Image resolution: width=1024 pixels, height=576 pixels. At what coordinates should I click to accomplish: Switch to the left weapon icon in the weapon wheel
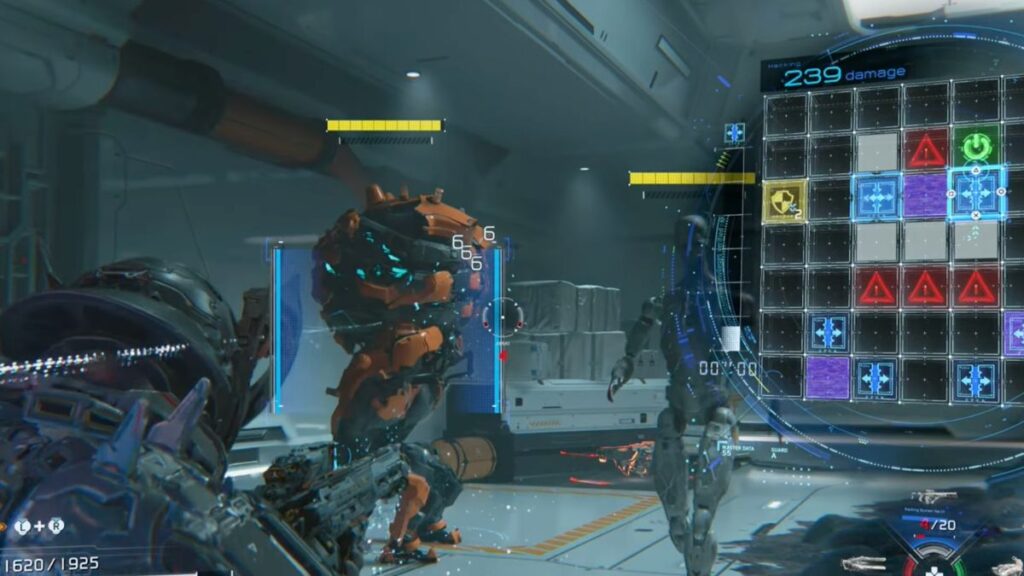click(864, 563)
